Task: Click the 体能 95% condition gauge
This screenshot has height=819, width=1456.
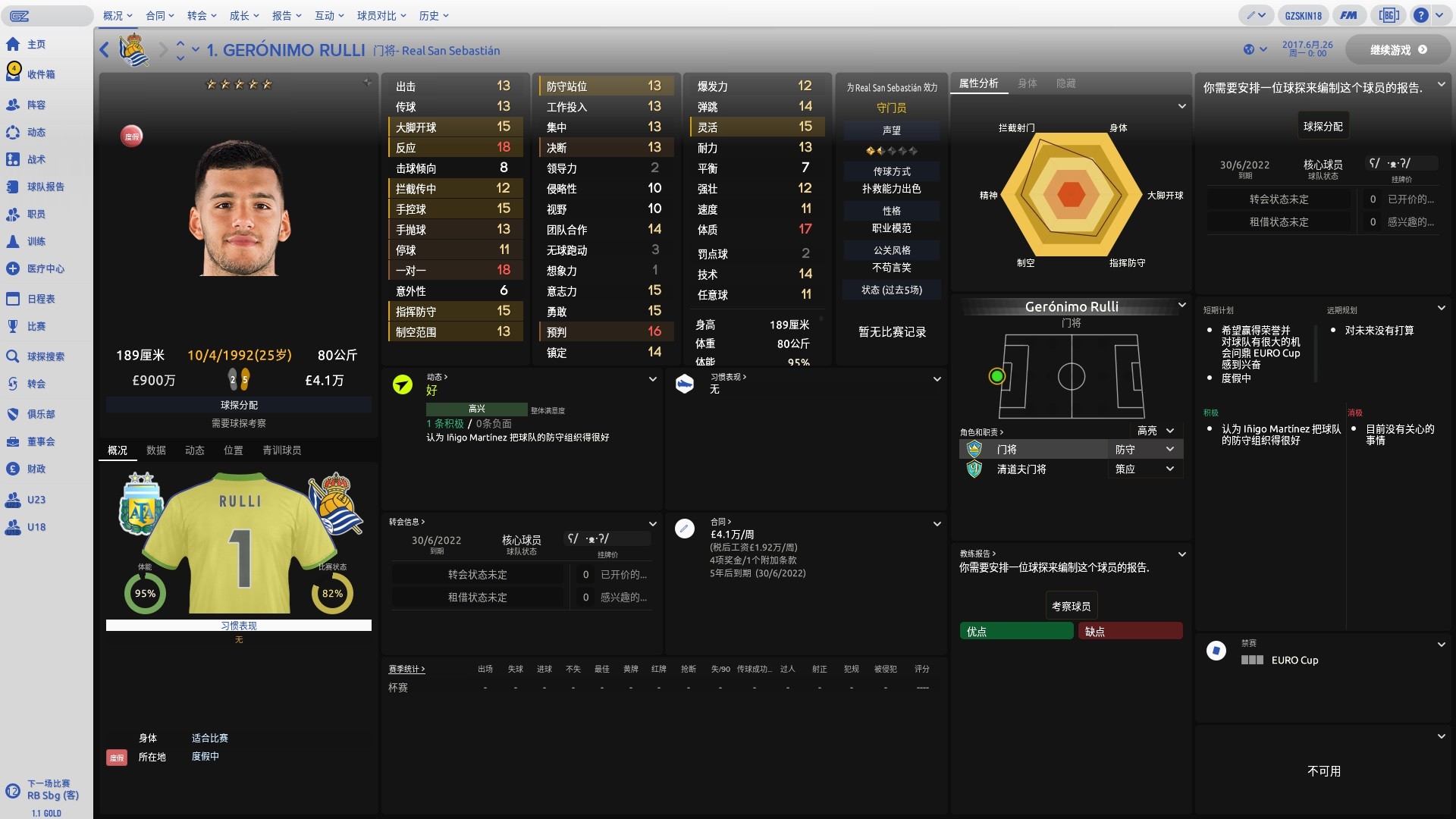Action: pyautogui.click(x=145, y=594)
